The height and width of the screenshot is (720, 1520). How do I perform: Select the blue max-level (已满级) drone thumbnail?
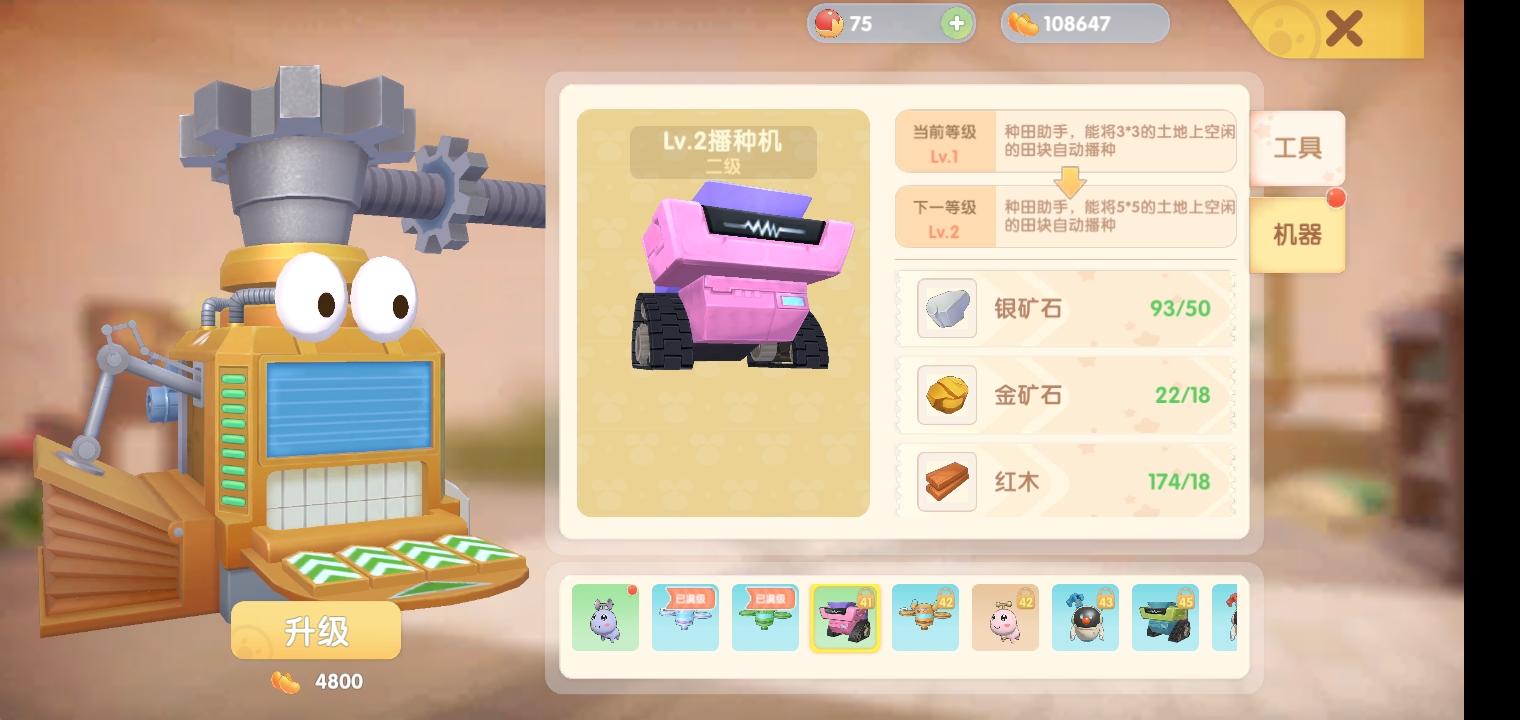pyautogui.click(x=685, y=618)
